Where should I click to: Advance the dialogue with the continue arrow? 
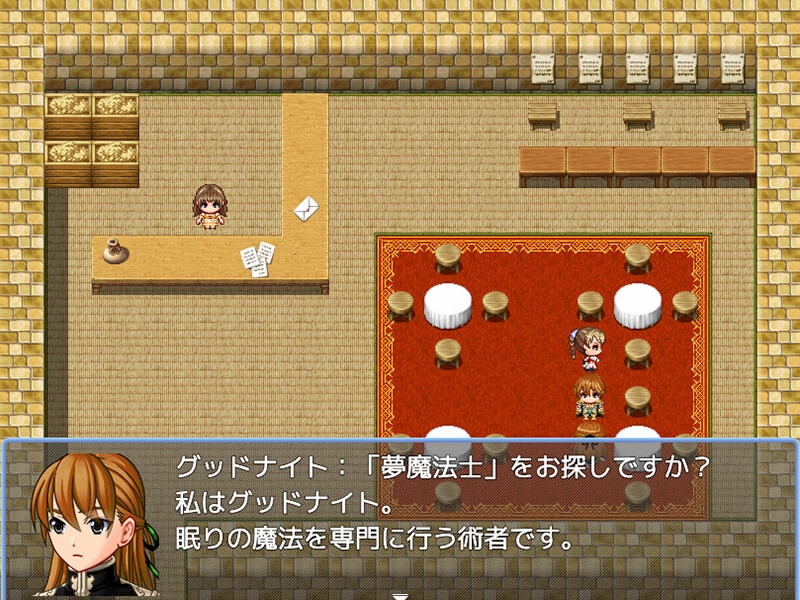point(400,595)
